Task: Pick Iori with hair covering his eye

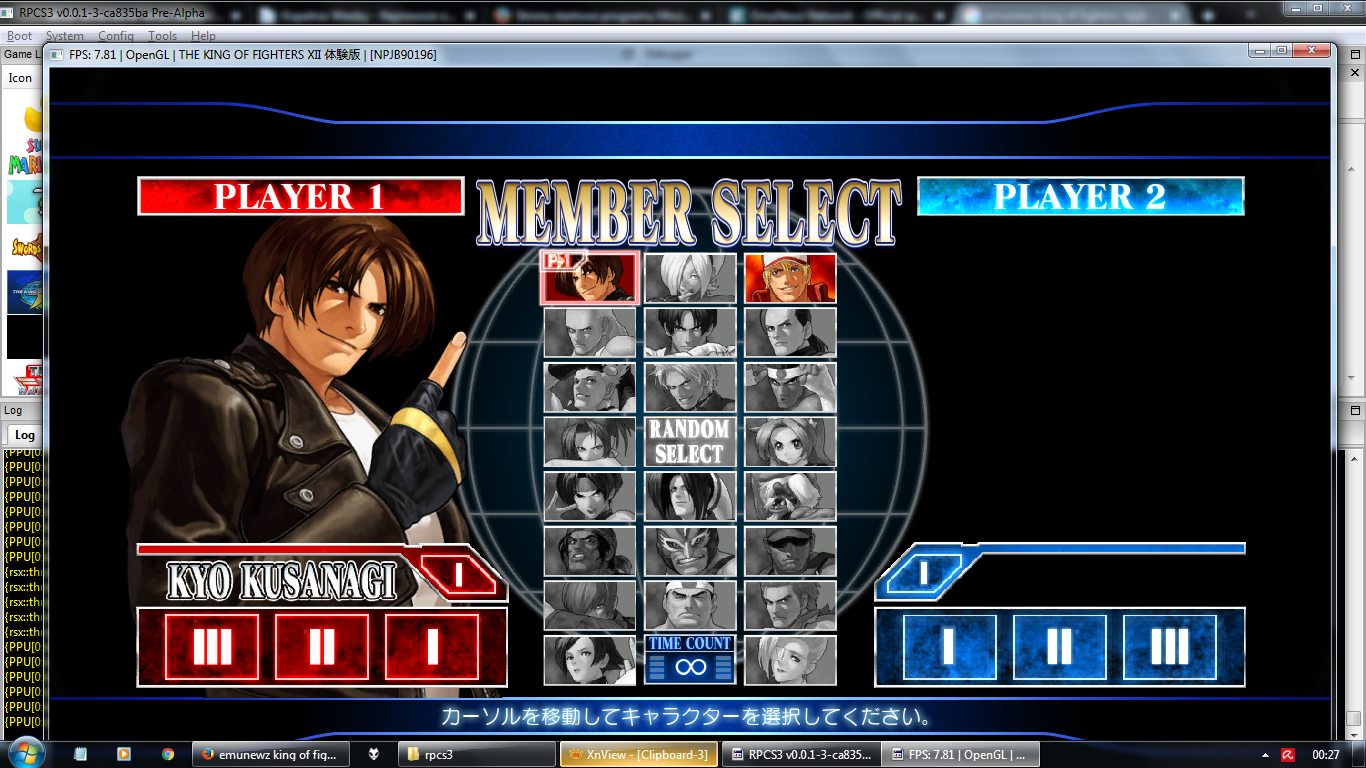Action: click(589, 605)
